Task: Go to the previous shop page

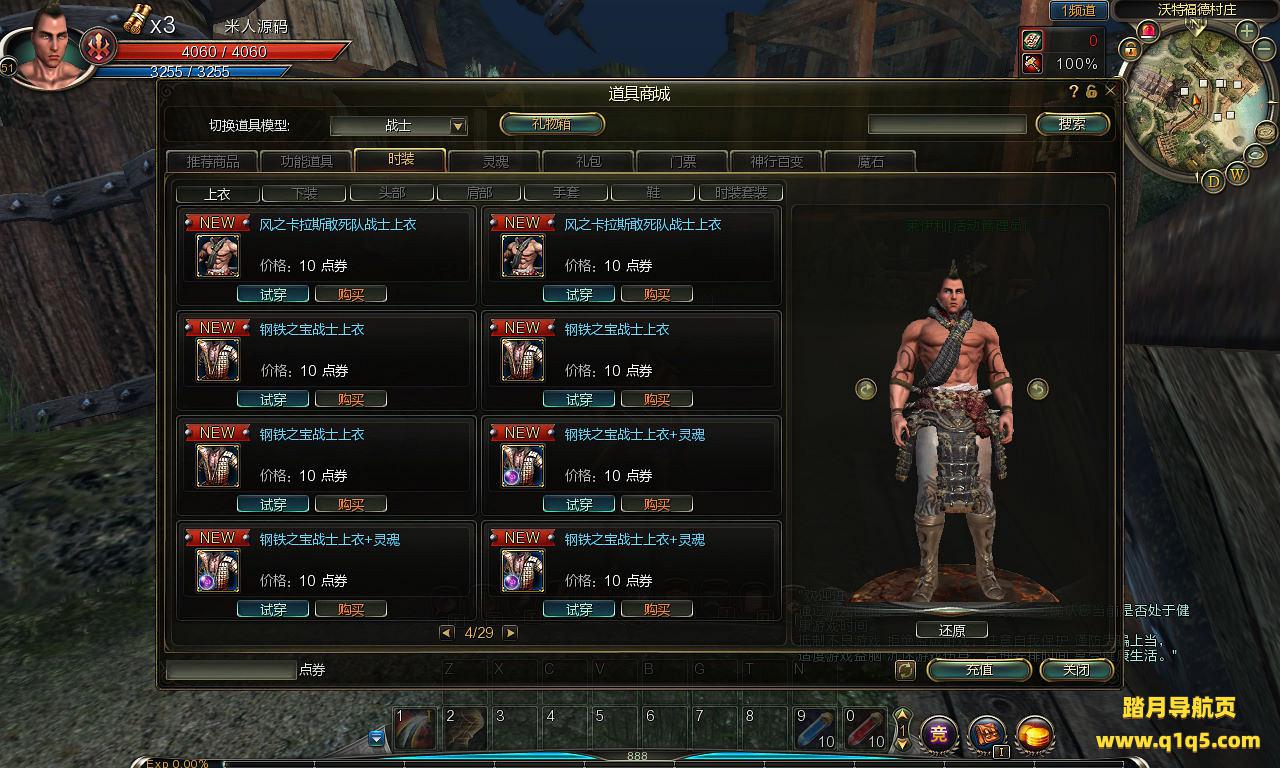Action: tap(447, 633)
